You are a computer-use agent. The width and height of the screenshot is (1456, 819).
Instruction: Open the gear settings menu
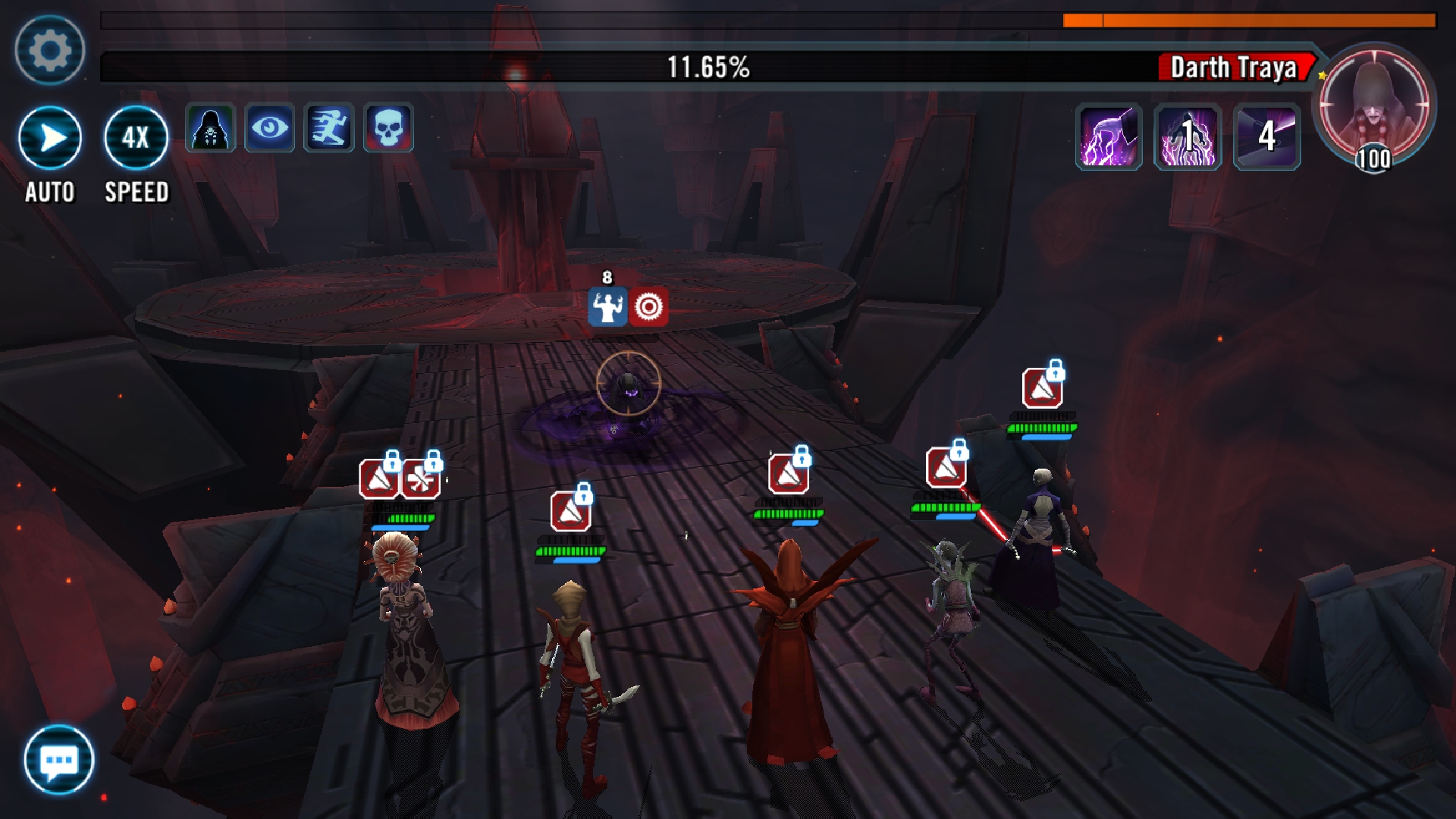[x=49, y=50]
